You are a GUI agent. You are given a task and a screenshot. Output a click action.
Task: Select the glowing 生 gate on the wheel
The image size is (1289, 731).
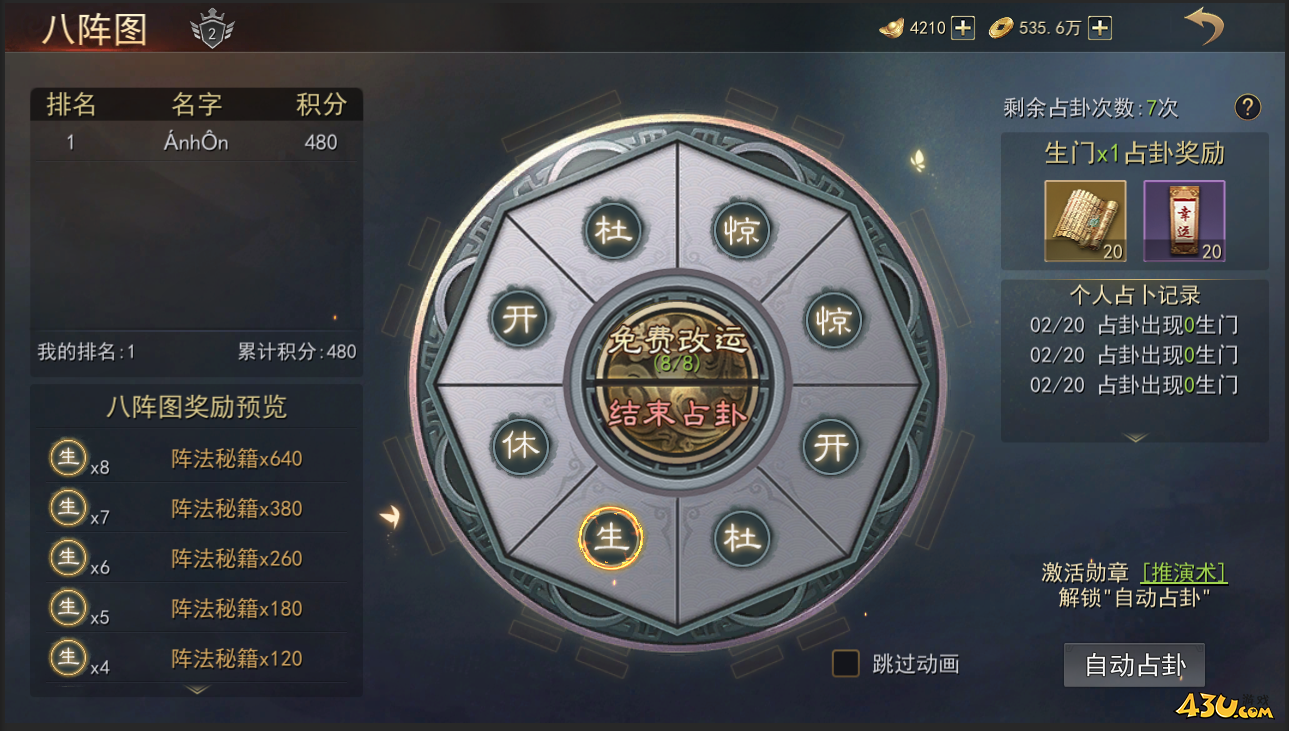613,538
